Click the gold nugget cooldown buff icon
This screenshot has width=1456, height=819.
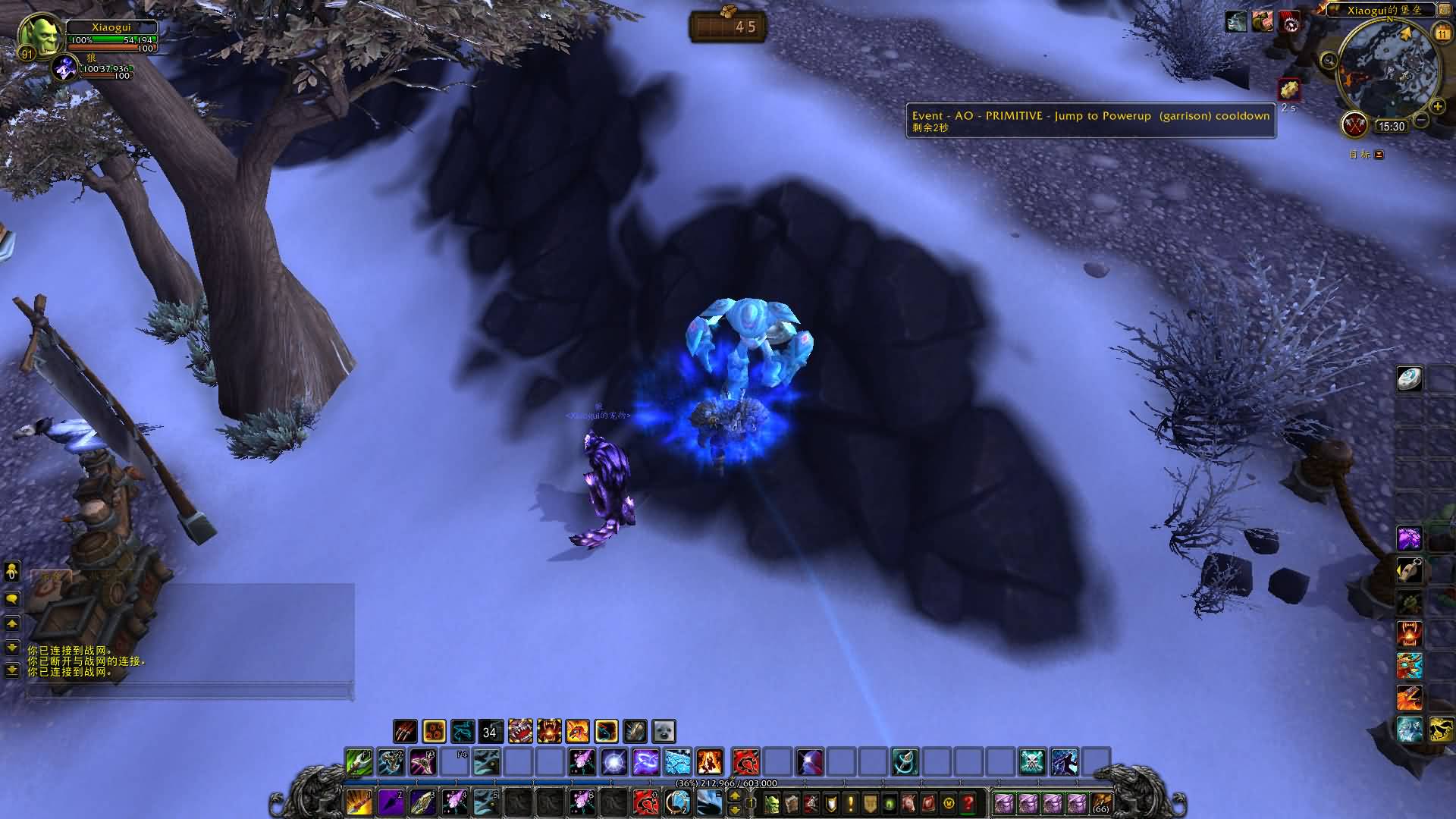click(x=1289, y=90)
